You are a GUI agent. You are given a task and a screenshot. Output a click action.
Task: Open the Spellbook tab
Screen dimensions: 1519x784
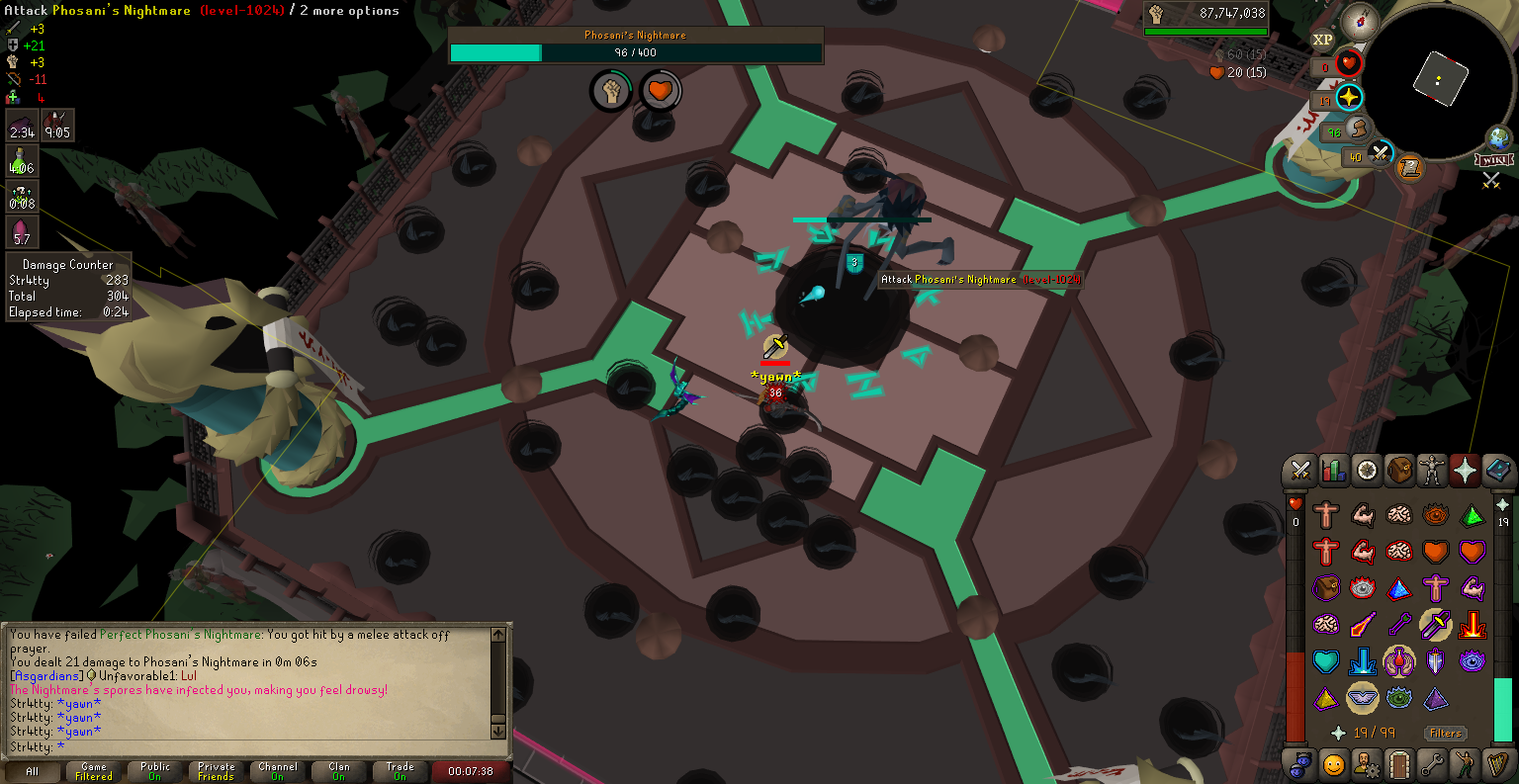coord(1498,472)
